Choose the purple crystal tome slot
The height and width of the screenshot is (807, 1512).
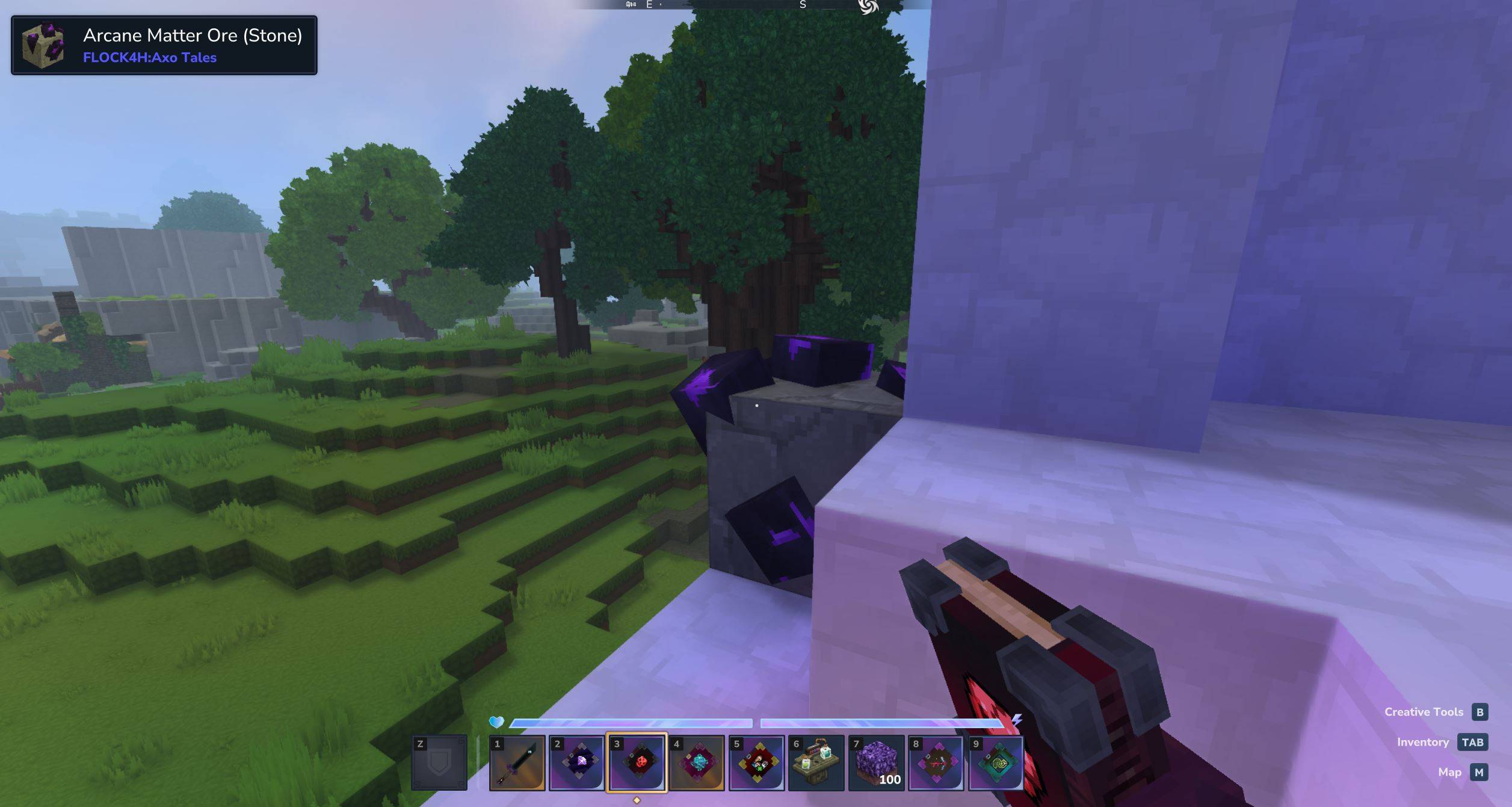(576, 762)
